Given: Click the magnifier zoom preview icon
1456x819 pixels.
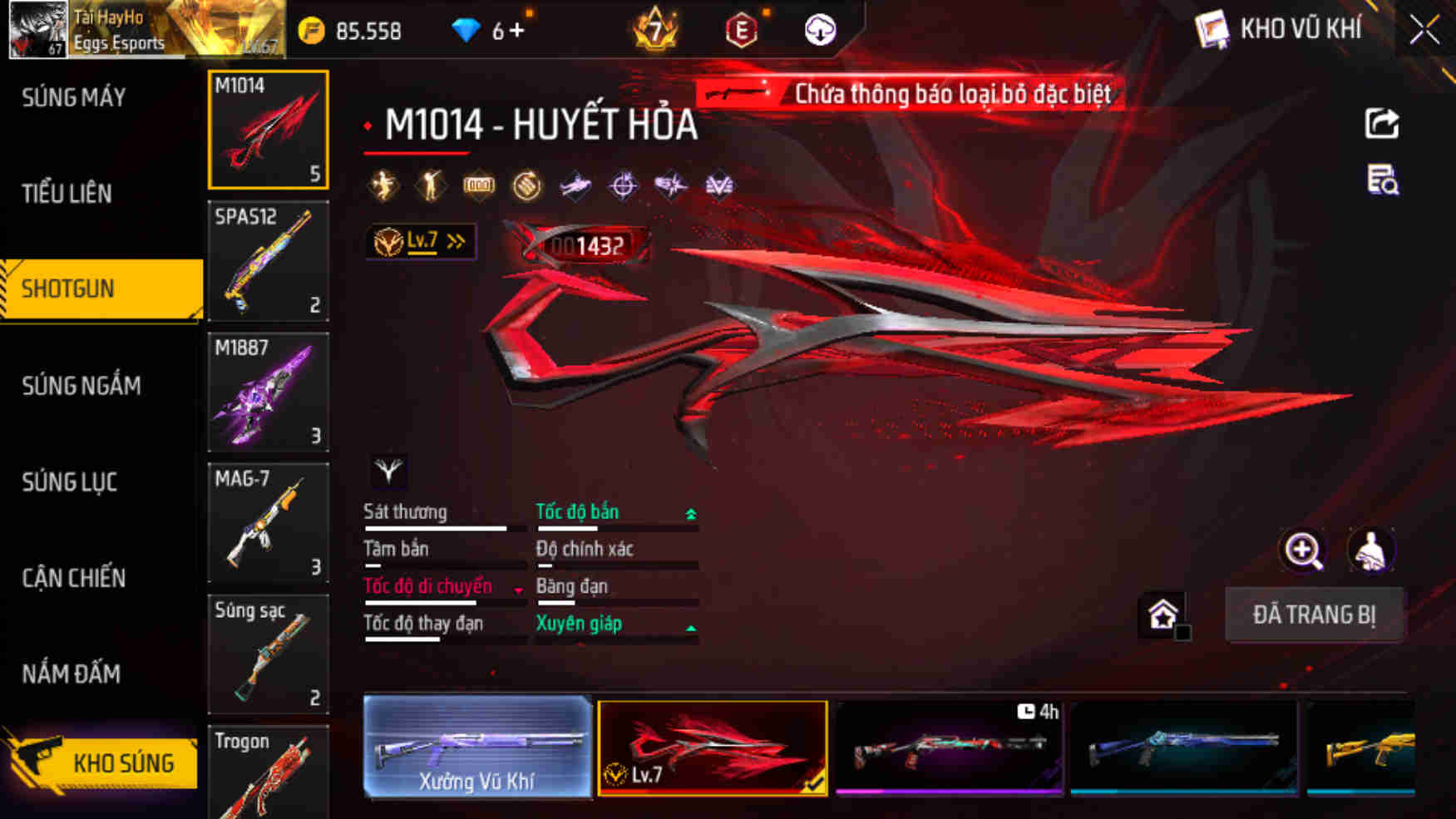Looking at the screenshot, I should [x=1304, y=550].
